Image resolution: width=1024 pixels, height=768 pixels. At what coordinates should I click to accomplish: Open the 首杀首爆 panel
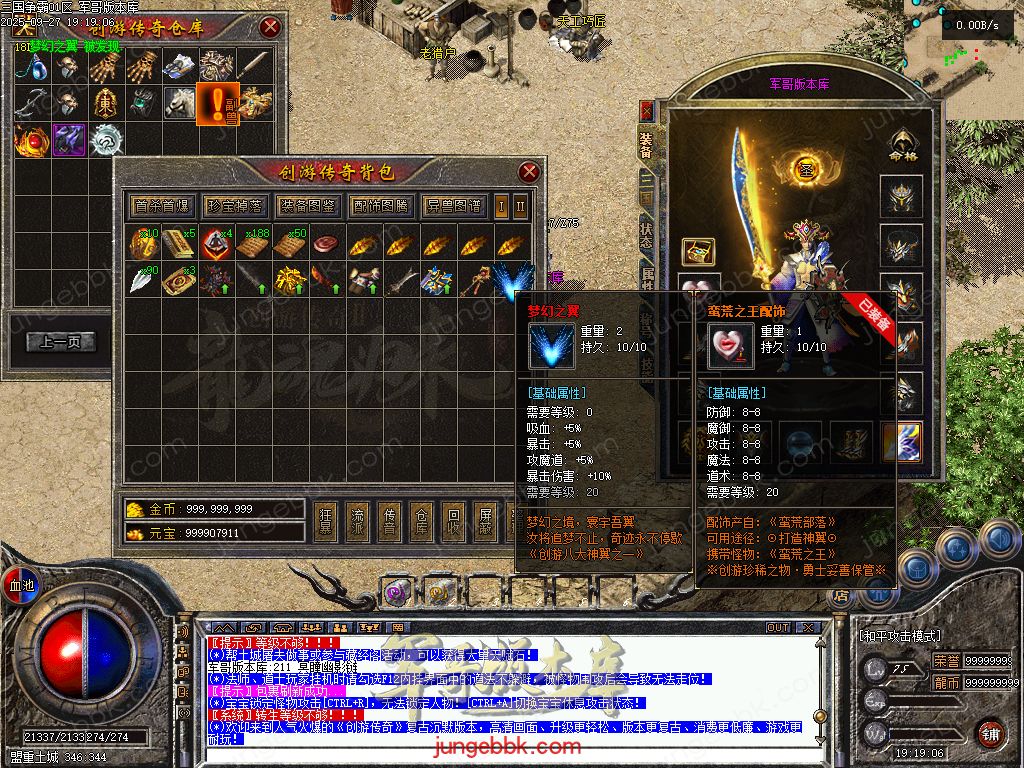click(160, 207)
